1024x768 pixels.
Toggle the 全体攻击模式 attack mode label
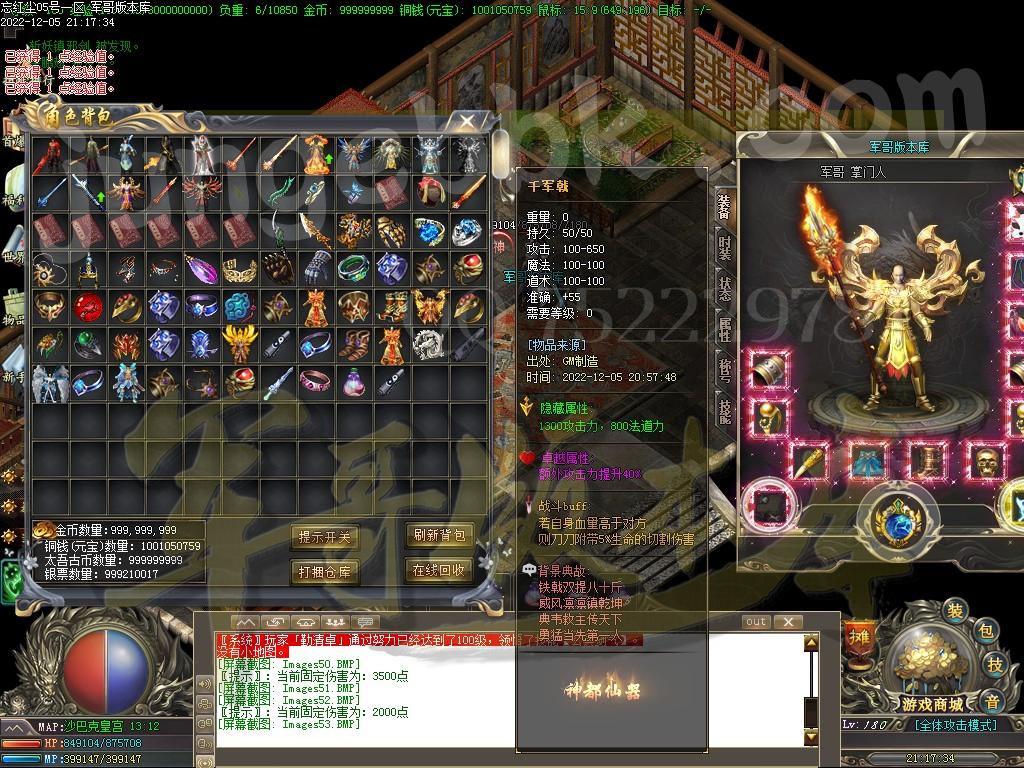955,725
